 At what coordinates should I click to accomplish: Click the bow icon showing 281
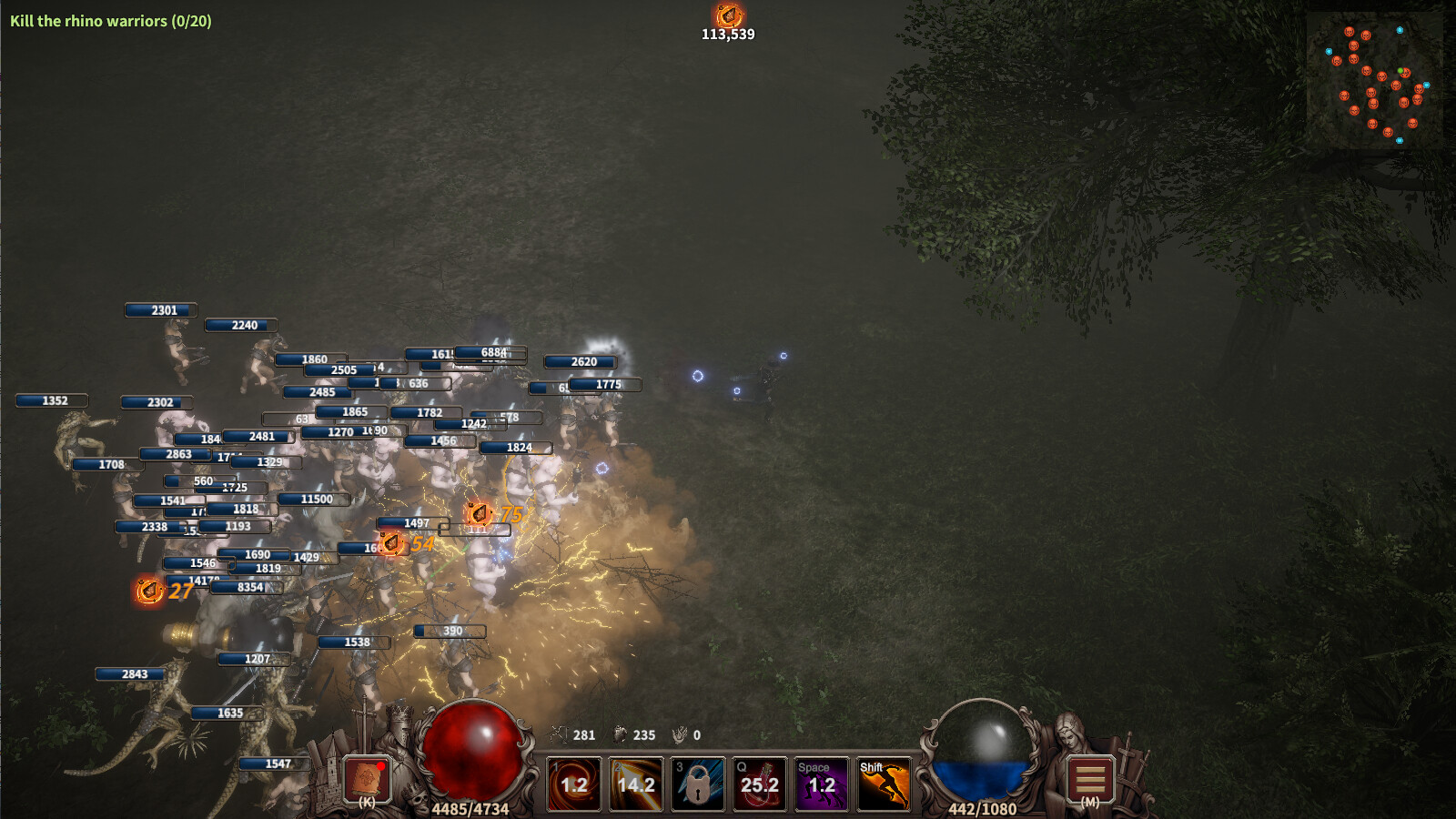pyautogui.click(x=558, y=733)
